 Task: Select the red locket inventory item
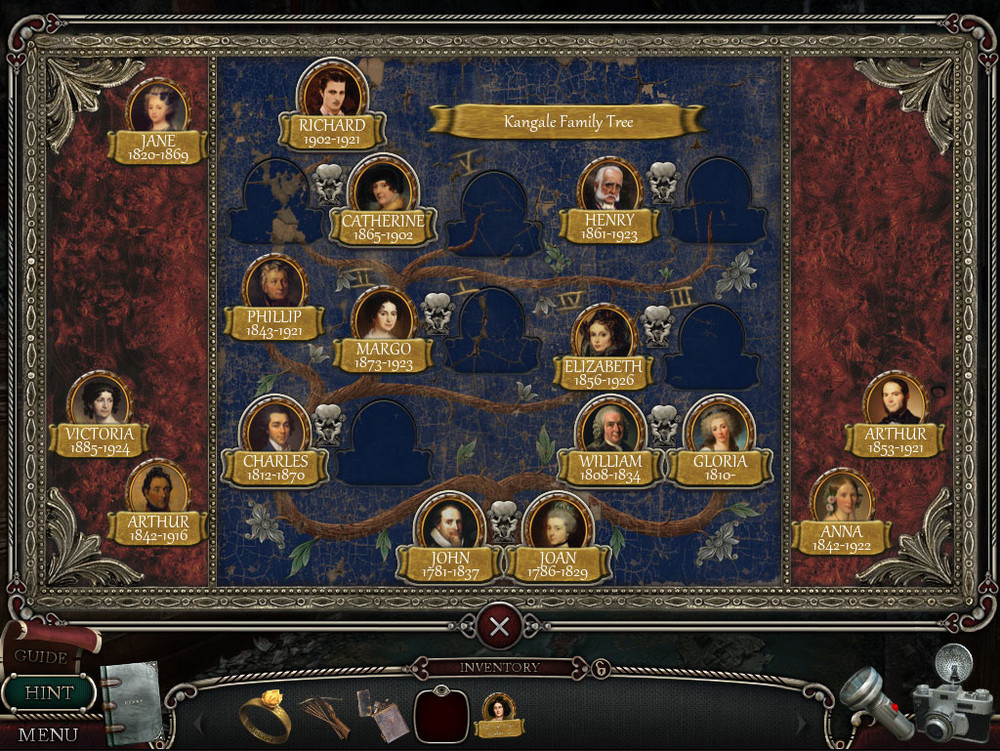[x=441, y=714]
